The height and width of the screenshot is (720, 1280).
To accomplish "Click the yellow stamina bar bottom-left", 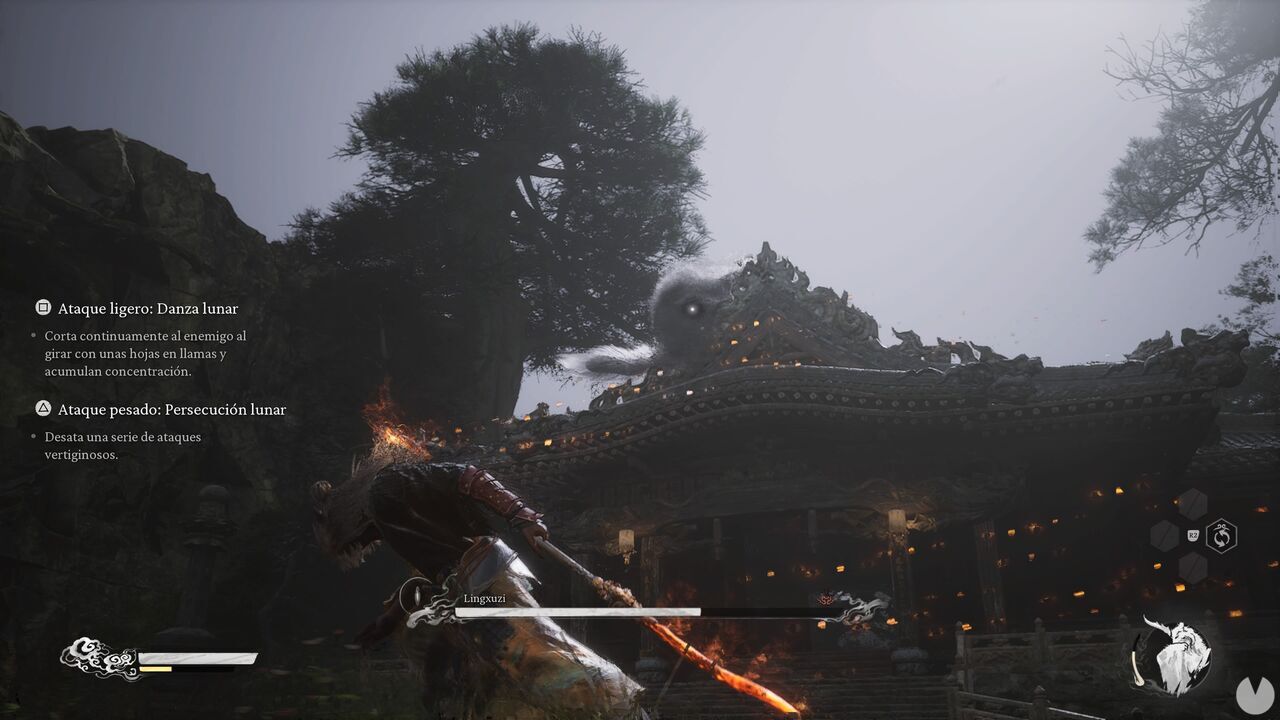I will [155, 669].
